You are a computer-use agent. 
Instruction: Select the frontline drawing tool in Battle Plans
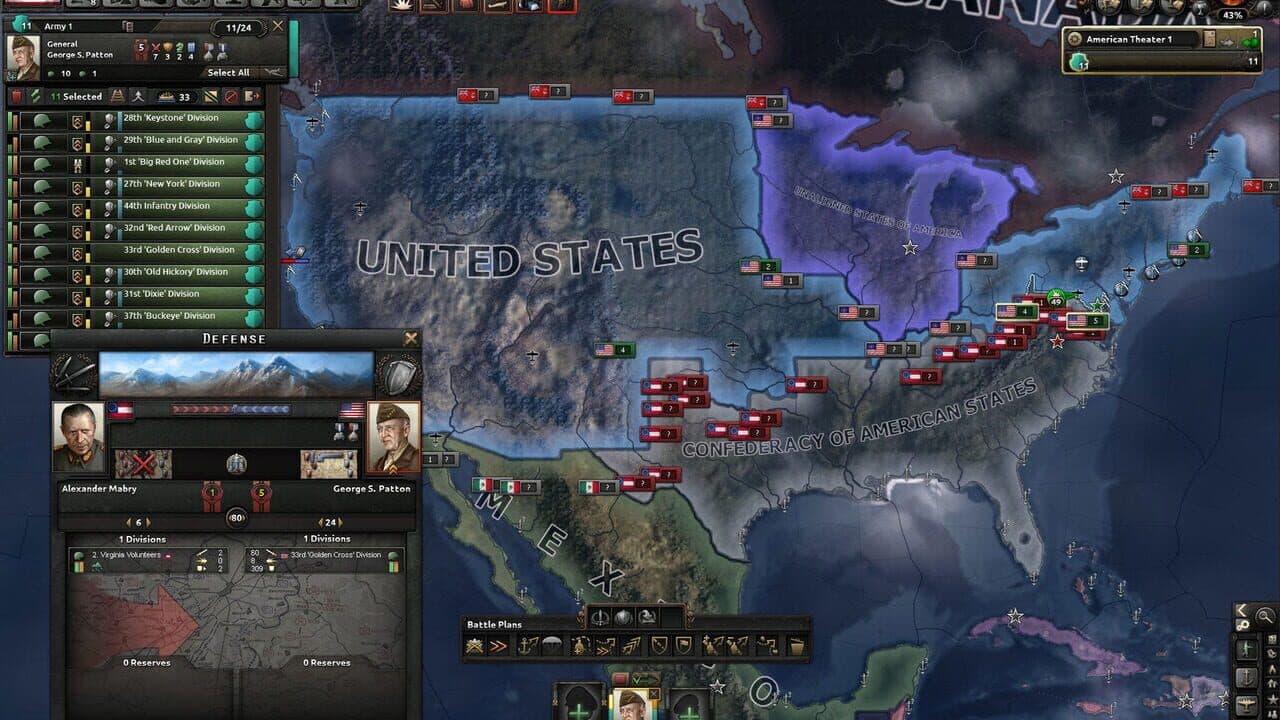[x=474, y=647]
